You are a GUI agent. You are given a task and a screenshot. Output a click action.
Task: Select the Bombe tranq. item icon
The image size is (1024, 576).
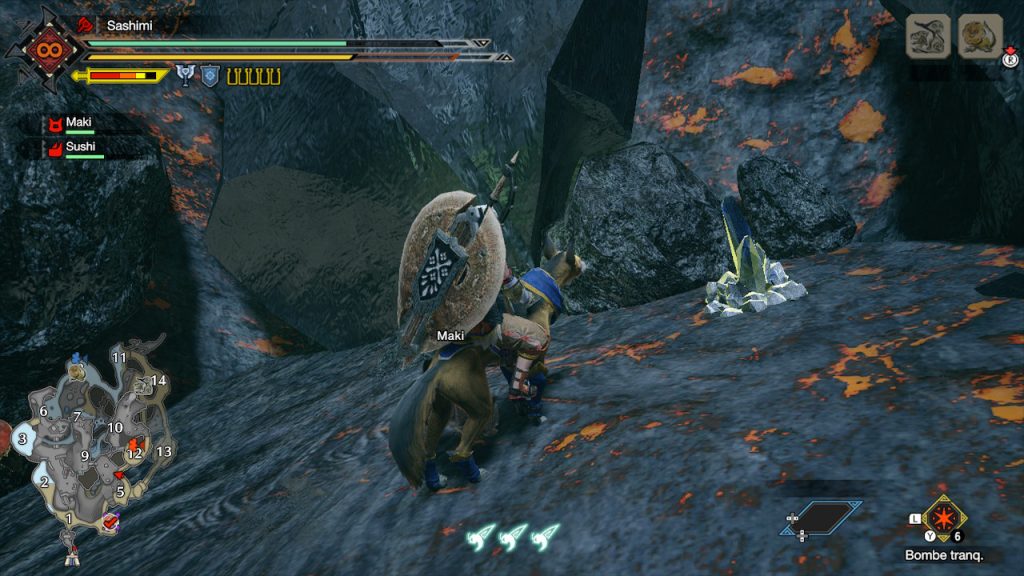coord(944,518)
